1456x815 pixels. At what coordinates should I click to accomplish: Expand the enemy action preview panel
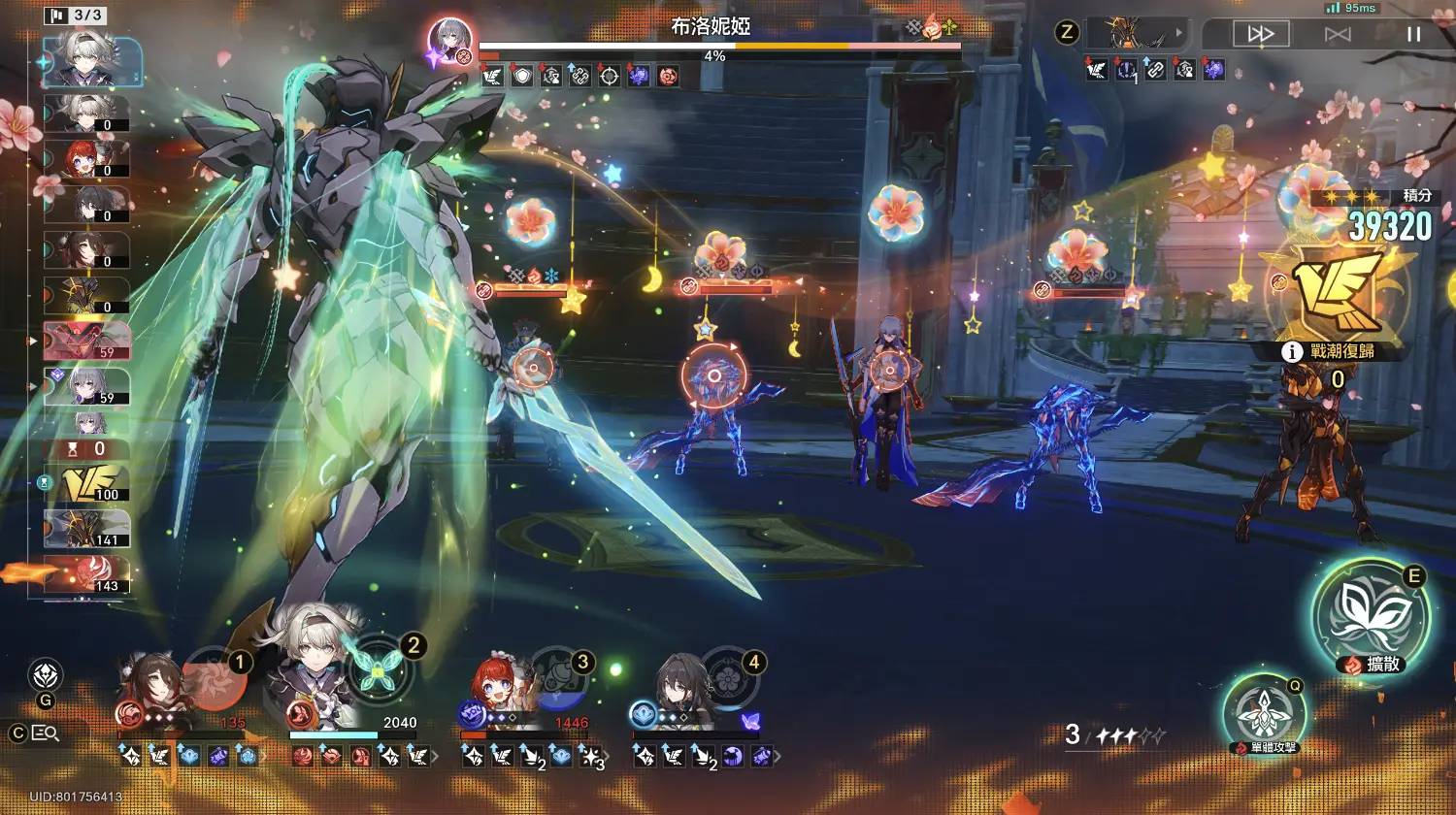tap(1143, 33)
